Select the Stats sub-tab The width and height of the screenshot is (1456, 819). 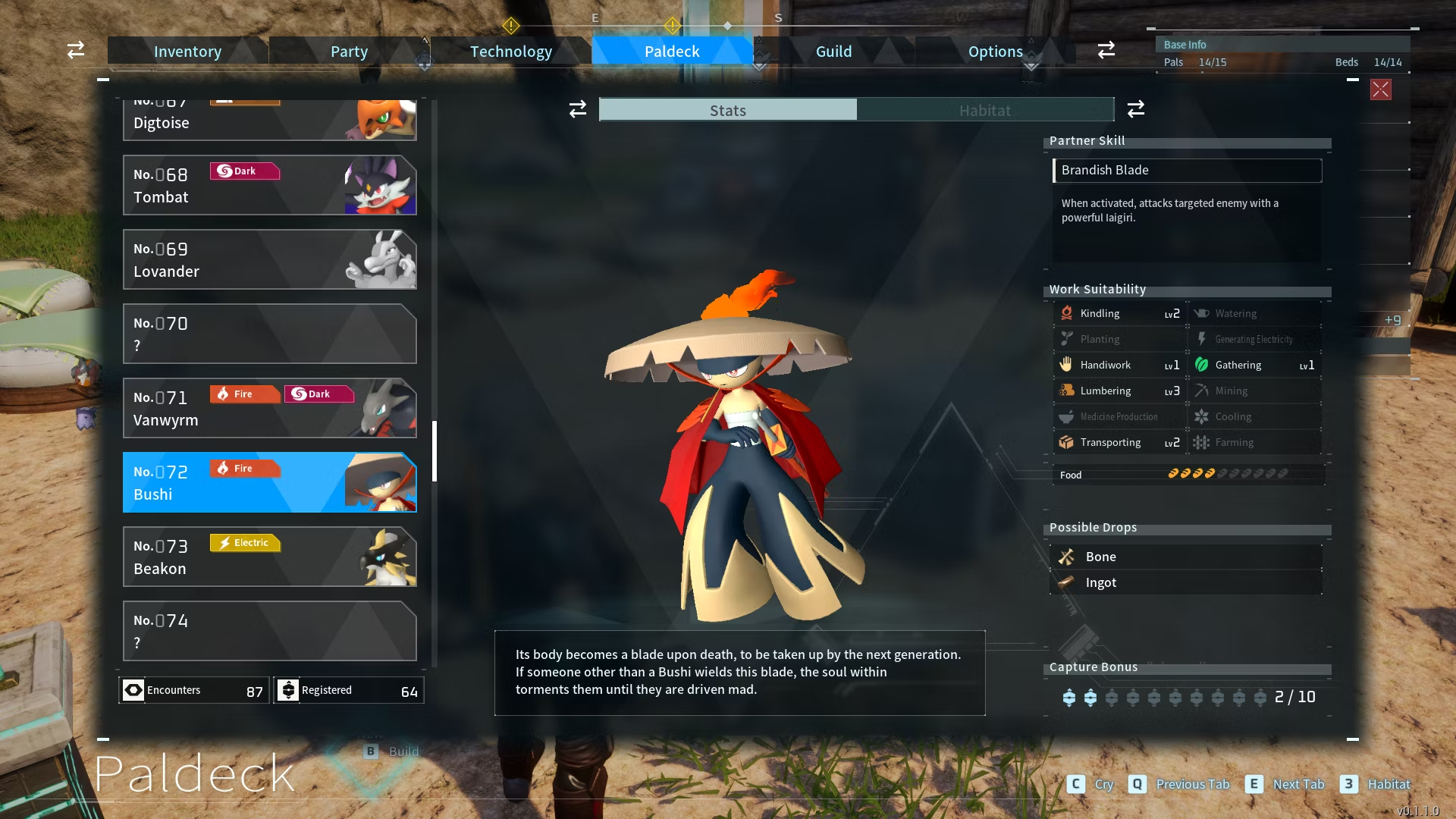728,110
